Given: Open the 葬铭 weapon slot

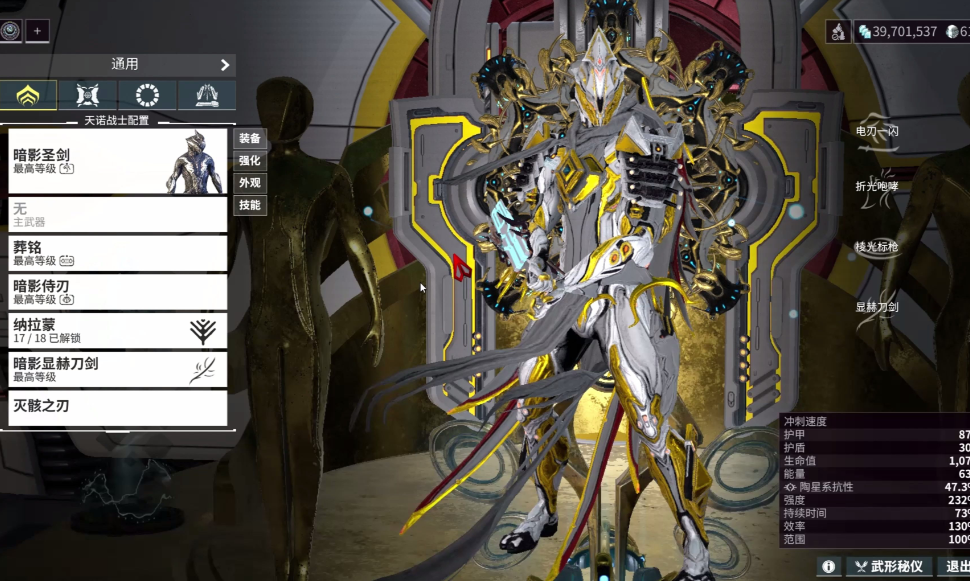Looking at the screenshot, I should click(118, 253).
